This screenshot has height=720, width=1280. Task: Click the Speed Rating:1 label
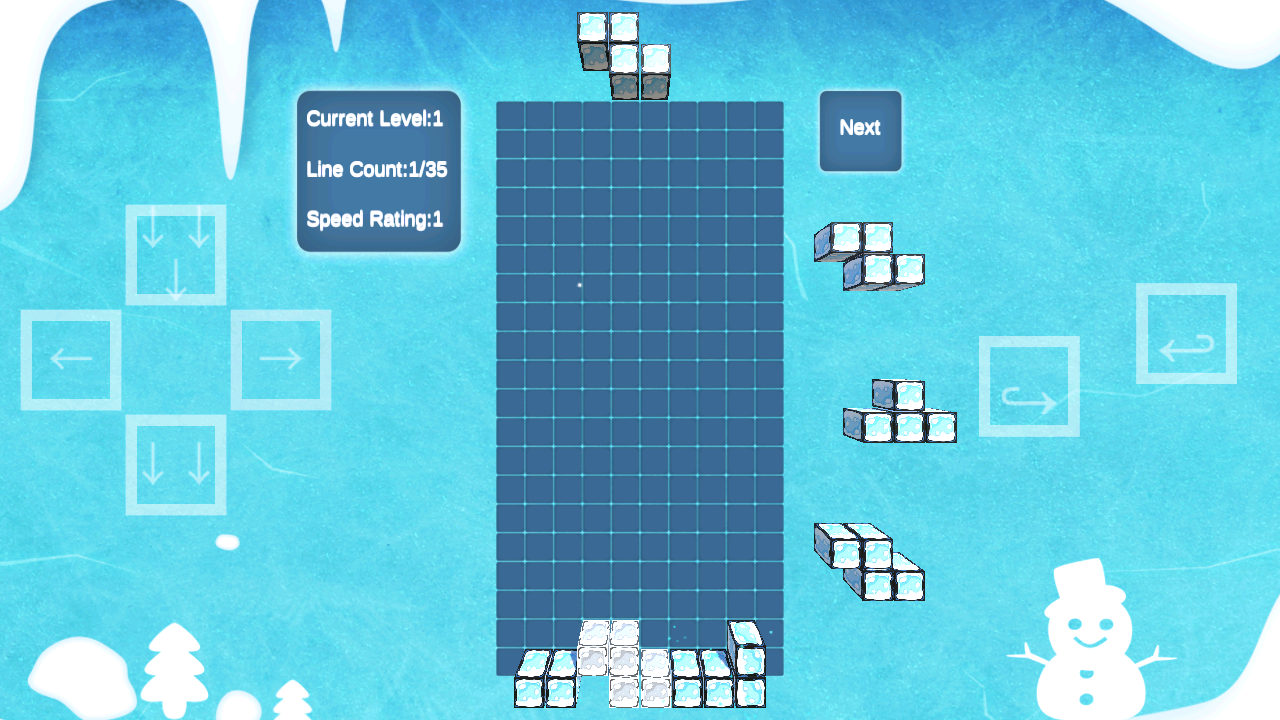[374, 220]
